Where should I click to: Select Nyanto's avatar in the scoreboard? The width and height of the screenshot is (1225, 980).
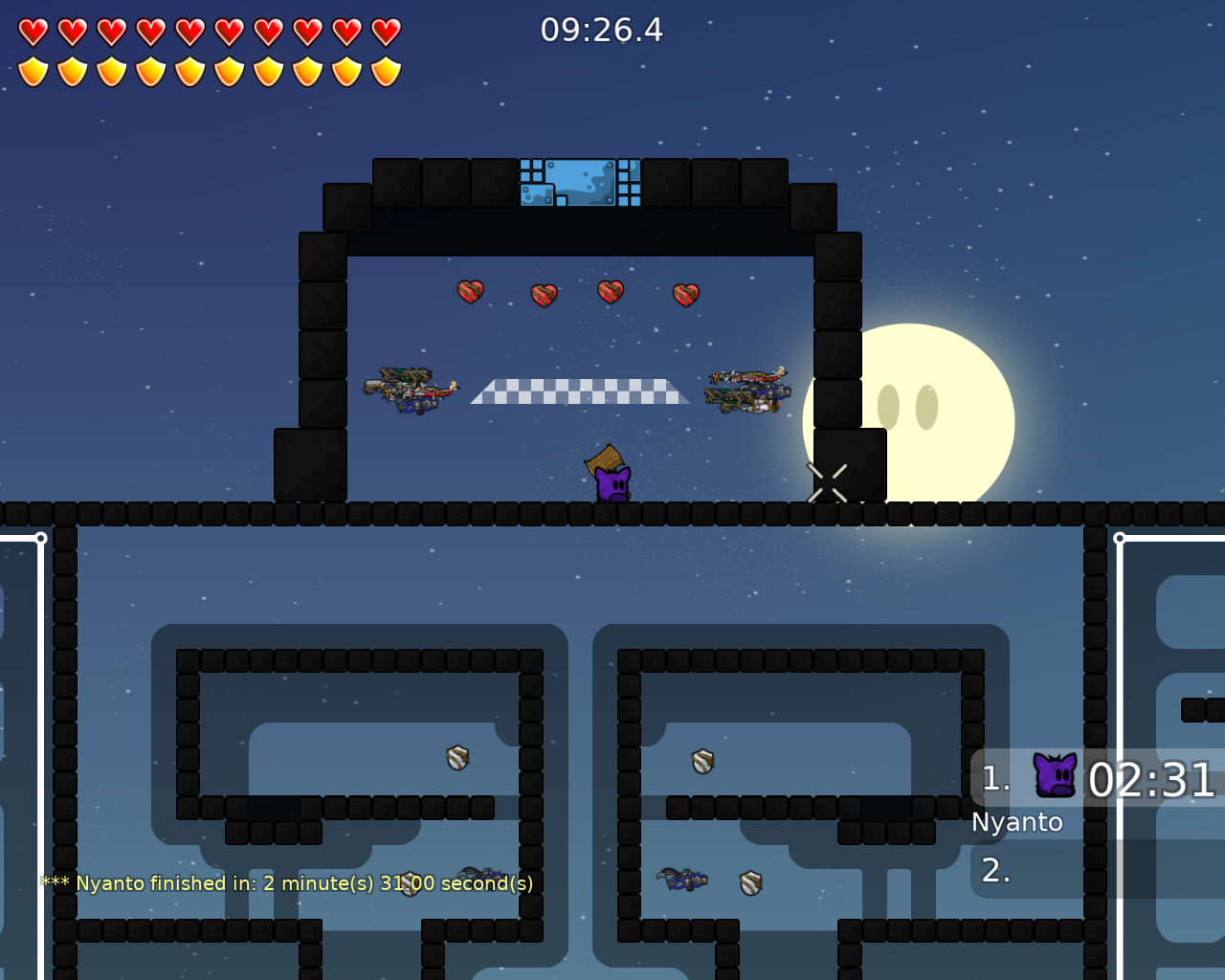click(1053, 776)
